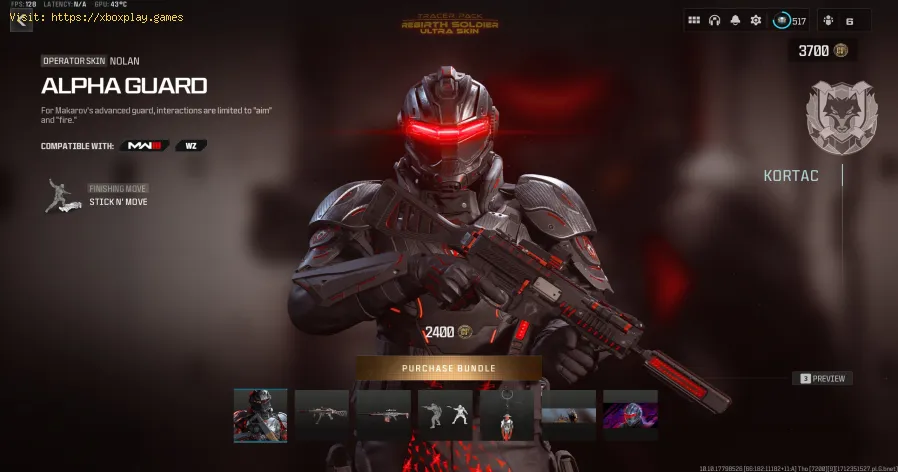The width and height of the screenshot is (898, 472).
Task: Open the calling card thumbnail
Action: pos(569,415)
